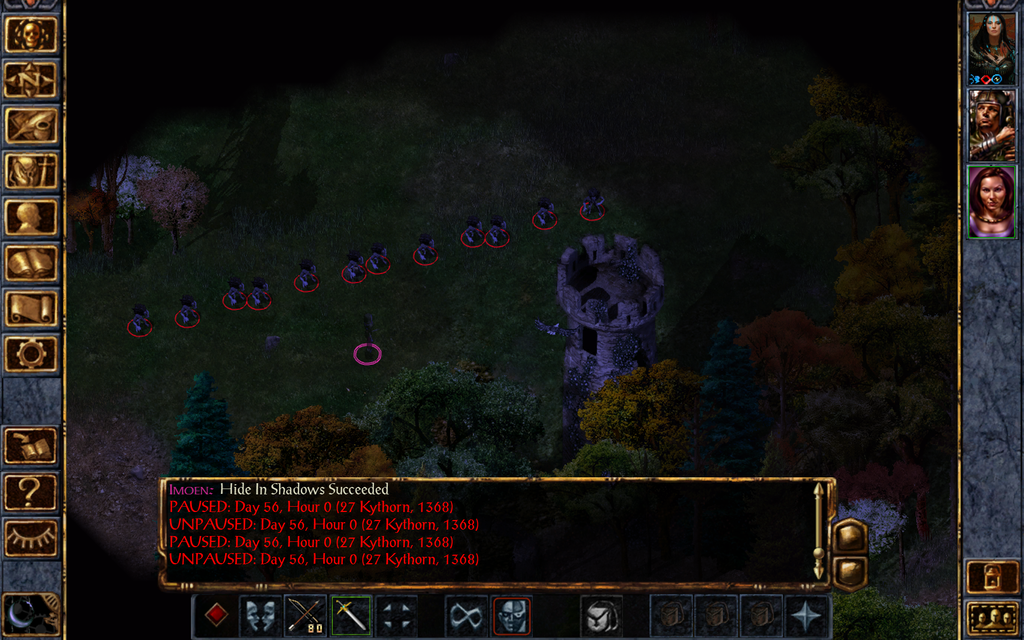The image size is (1024, 640).
Task: Click the four-pointed star button
Action: coord(806,615)
